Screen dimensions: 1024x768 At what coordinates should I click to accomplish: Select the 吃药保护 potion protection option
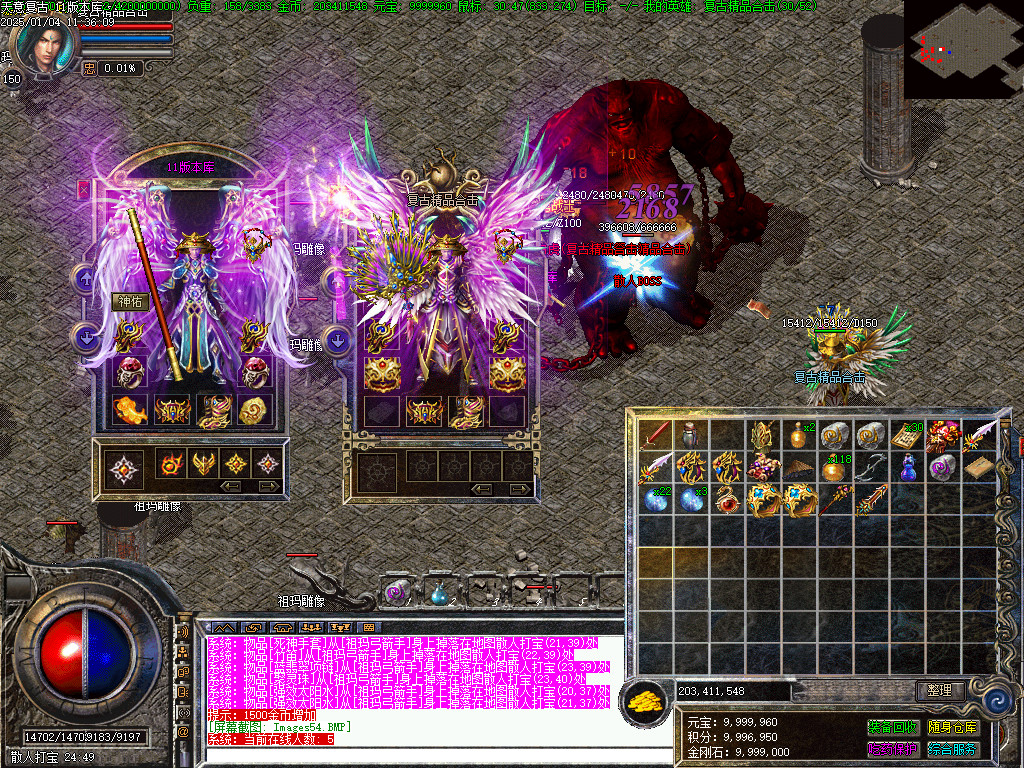tap(893, 749)
